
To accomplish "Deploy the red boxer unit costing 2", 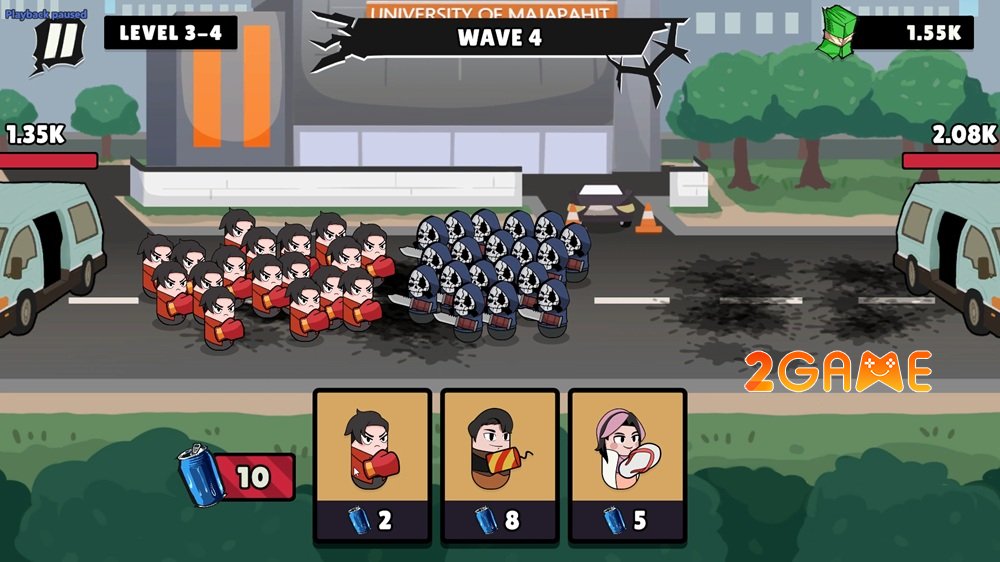I will [x=372, y=465].
